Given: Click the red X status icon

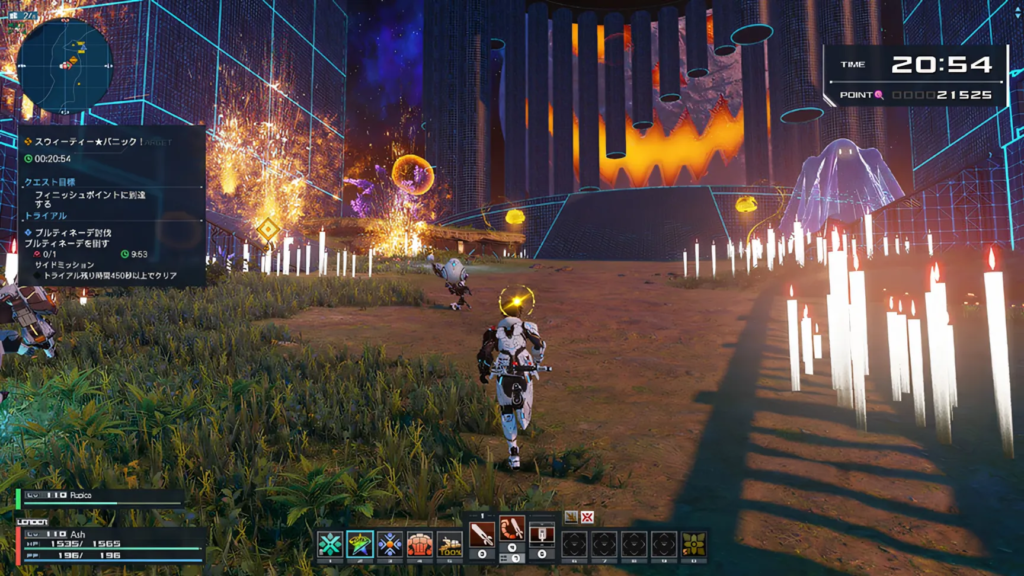Looking at the screenshot, I should [587, 517].
